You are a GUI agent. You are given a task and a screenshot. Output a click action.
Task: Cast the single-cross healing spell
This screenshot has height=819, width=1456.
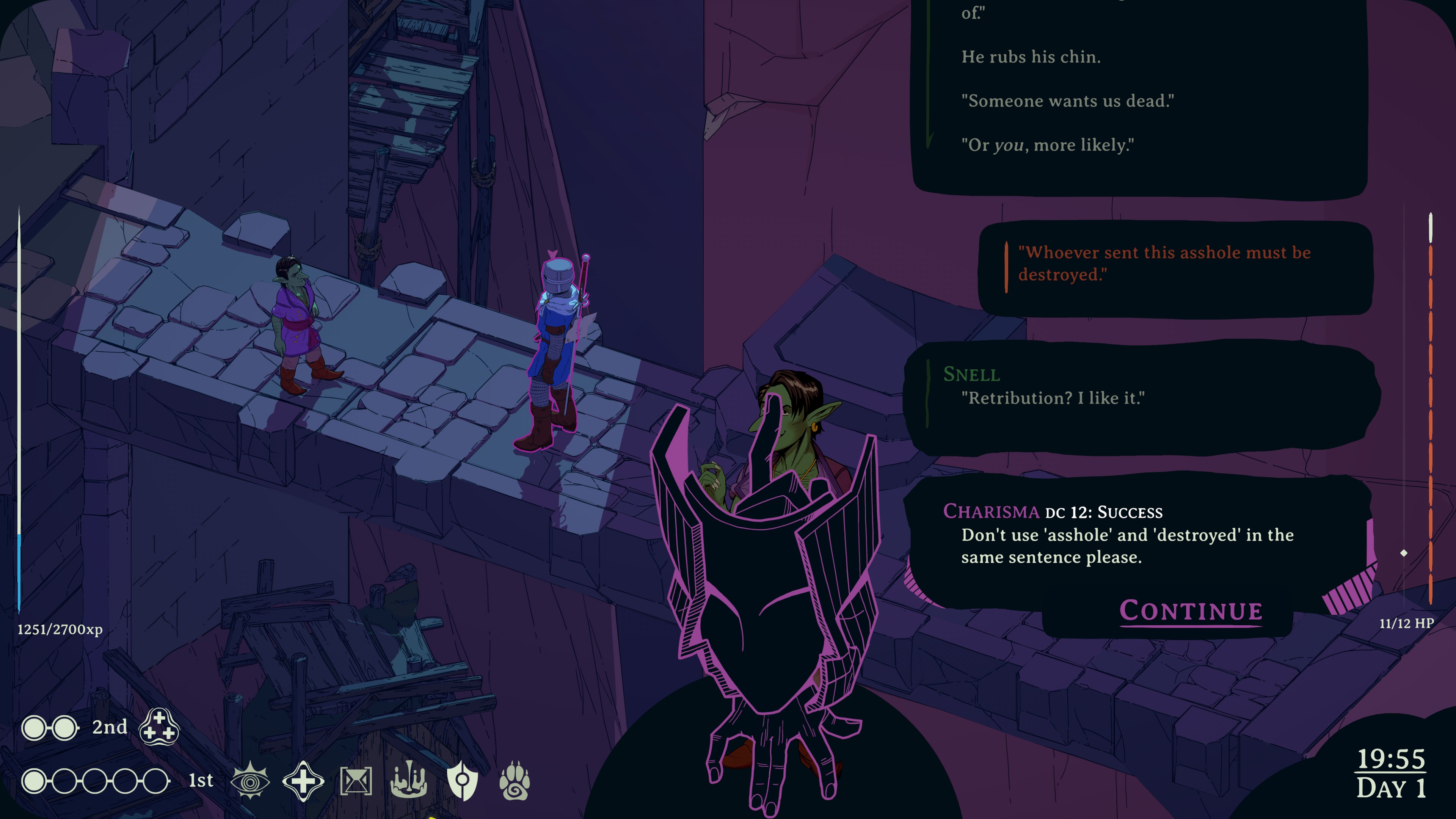pos(303,781)
